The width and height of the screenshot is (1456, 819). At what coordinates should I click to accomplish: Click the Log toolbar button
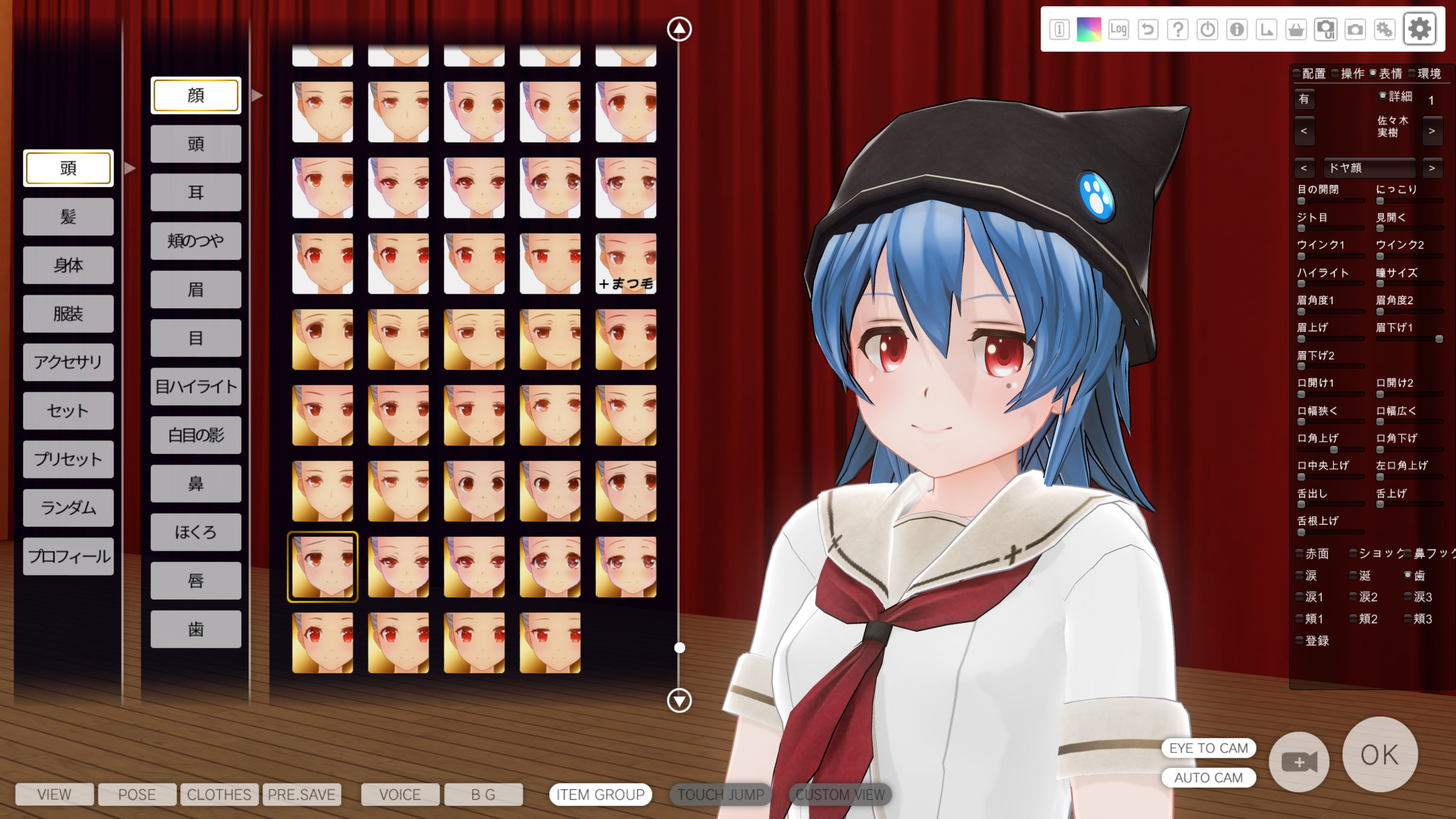(1118, 29)
